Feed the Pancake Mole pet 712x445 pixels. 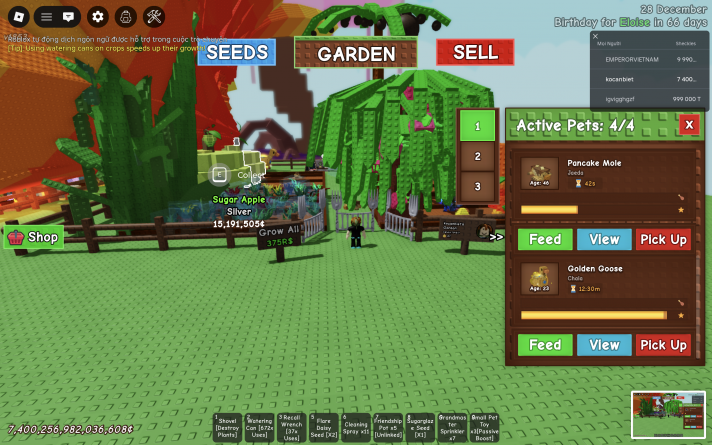coord(544,239)
